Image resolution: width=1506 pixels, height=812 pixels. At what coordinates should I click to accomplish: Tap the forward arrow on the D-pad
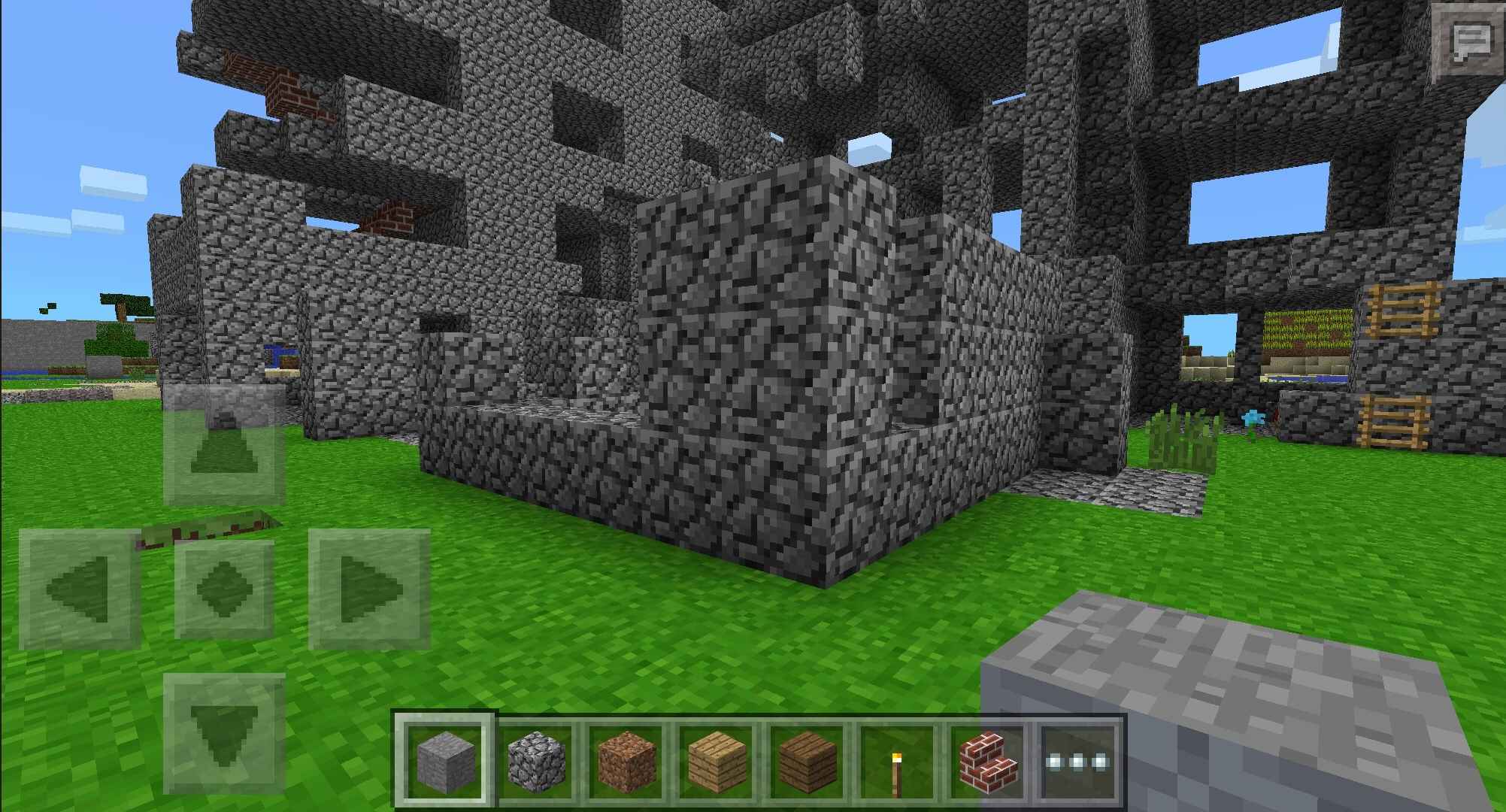224,445
